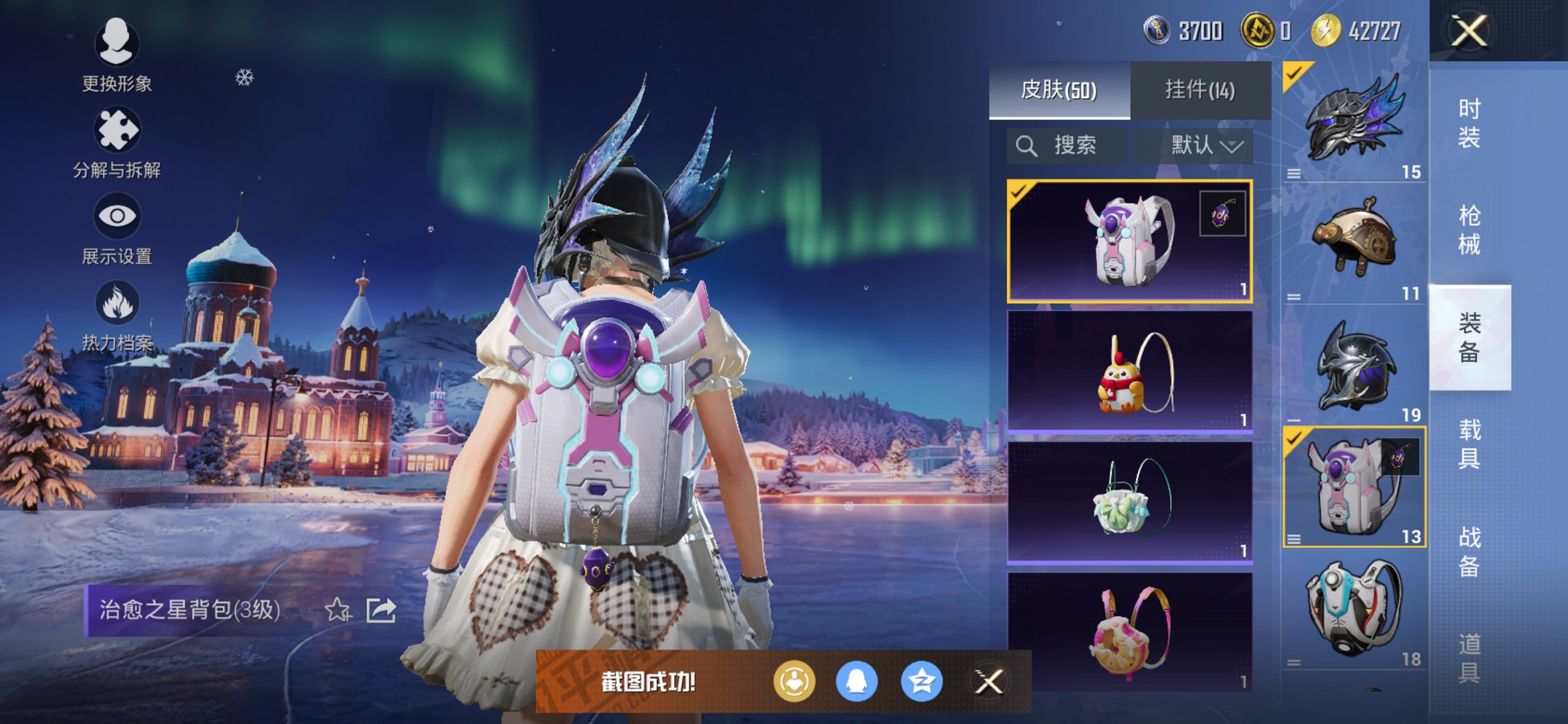This screenshot has width=1568, height=724.
Task: Open 分解与拆解 puzzle piece menu
Action: click(x=117, y=142)
